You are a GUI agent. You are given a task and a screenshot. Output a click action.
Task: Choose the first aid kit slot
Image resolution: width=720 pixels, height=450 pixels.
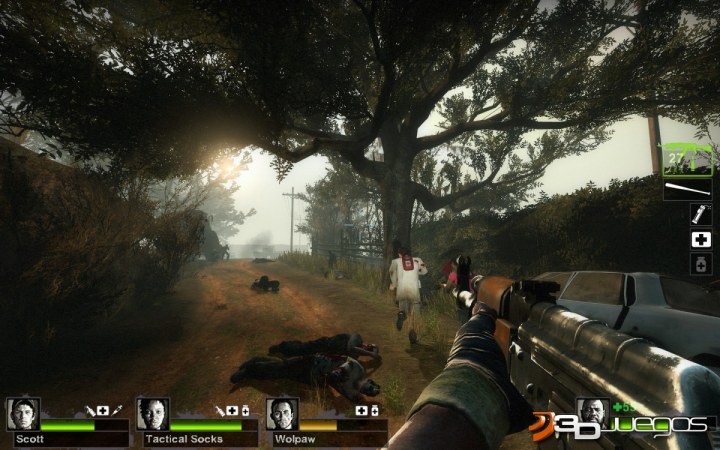click(701, 240)
